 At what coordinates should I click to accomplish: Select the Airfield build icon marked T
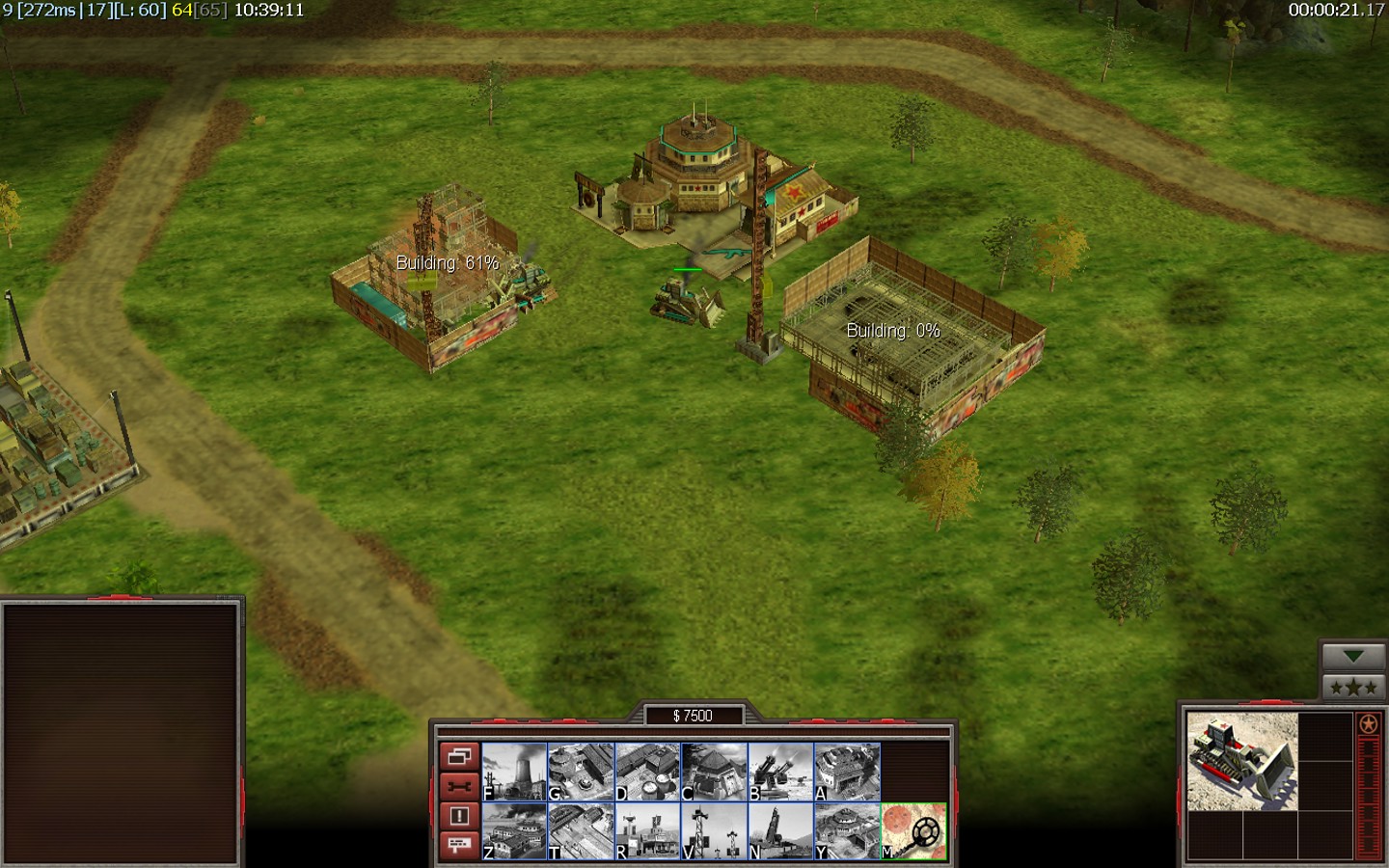(581, 831)
